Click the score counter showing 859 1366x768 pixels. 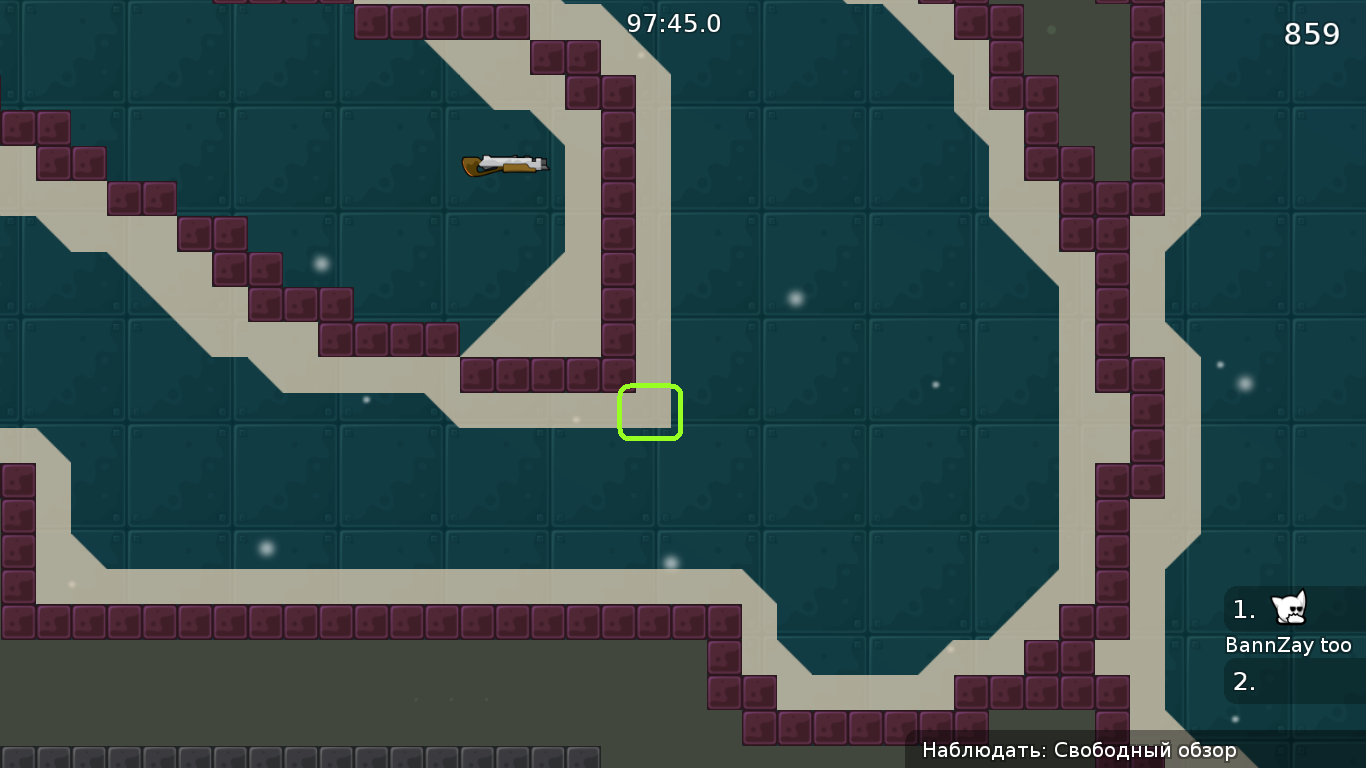click(1312, 33)
